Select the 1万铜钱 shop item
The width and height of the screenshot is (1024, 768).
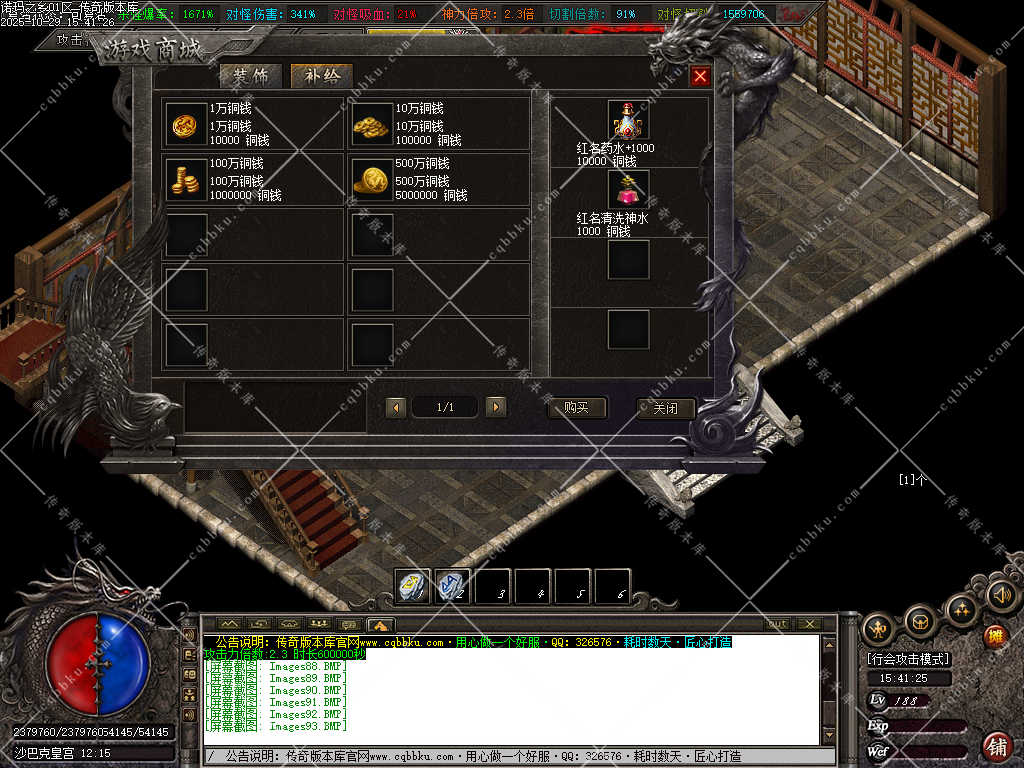point(181,123)
